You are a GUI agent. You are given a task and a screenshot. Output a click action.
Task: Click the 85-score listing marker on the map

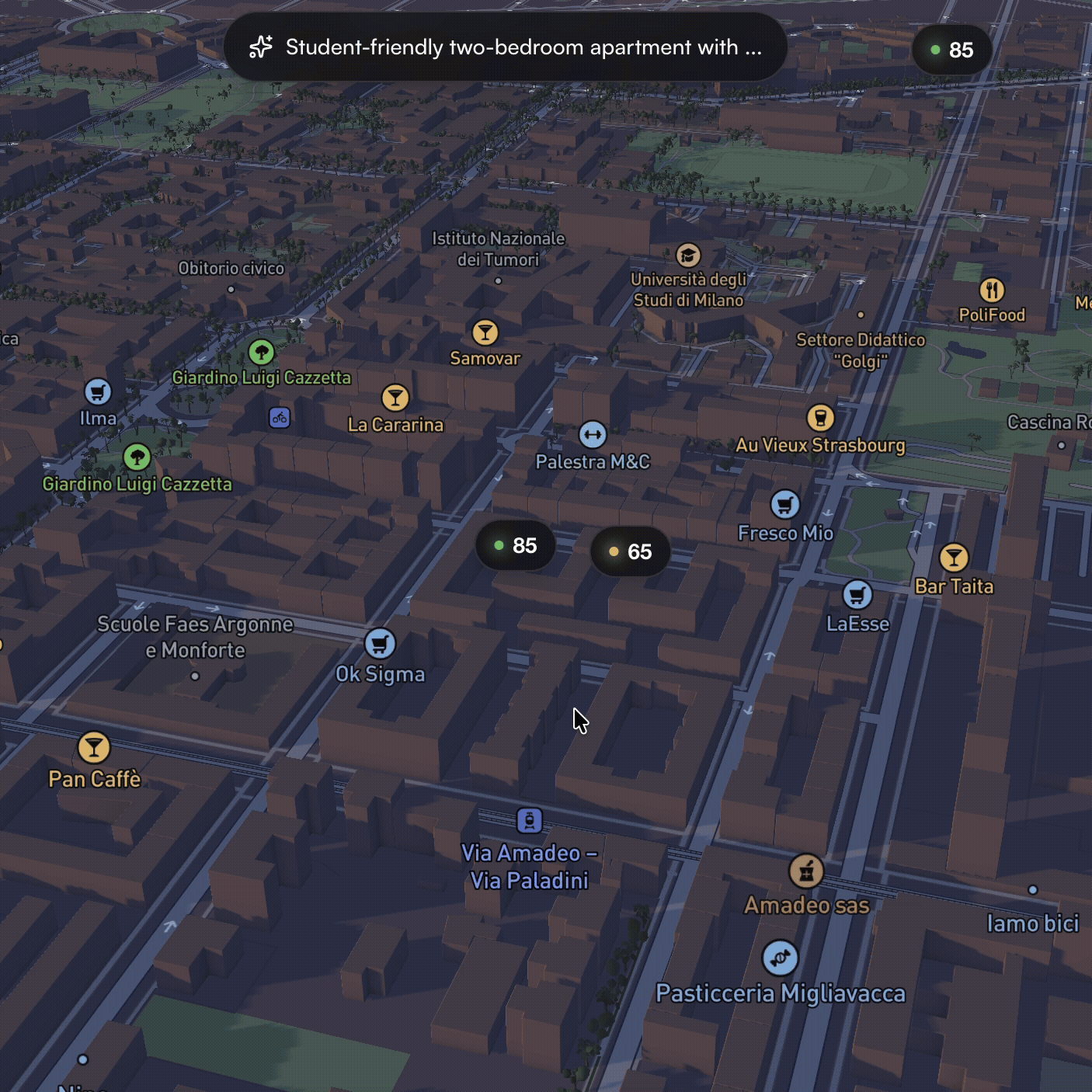coord(514,546)
